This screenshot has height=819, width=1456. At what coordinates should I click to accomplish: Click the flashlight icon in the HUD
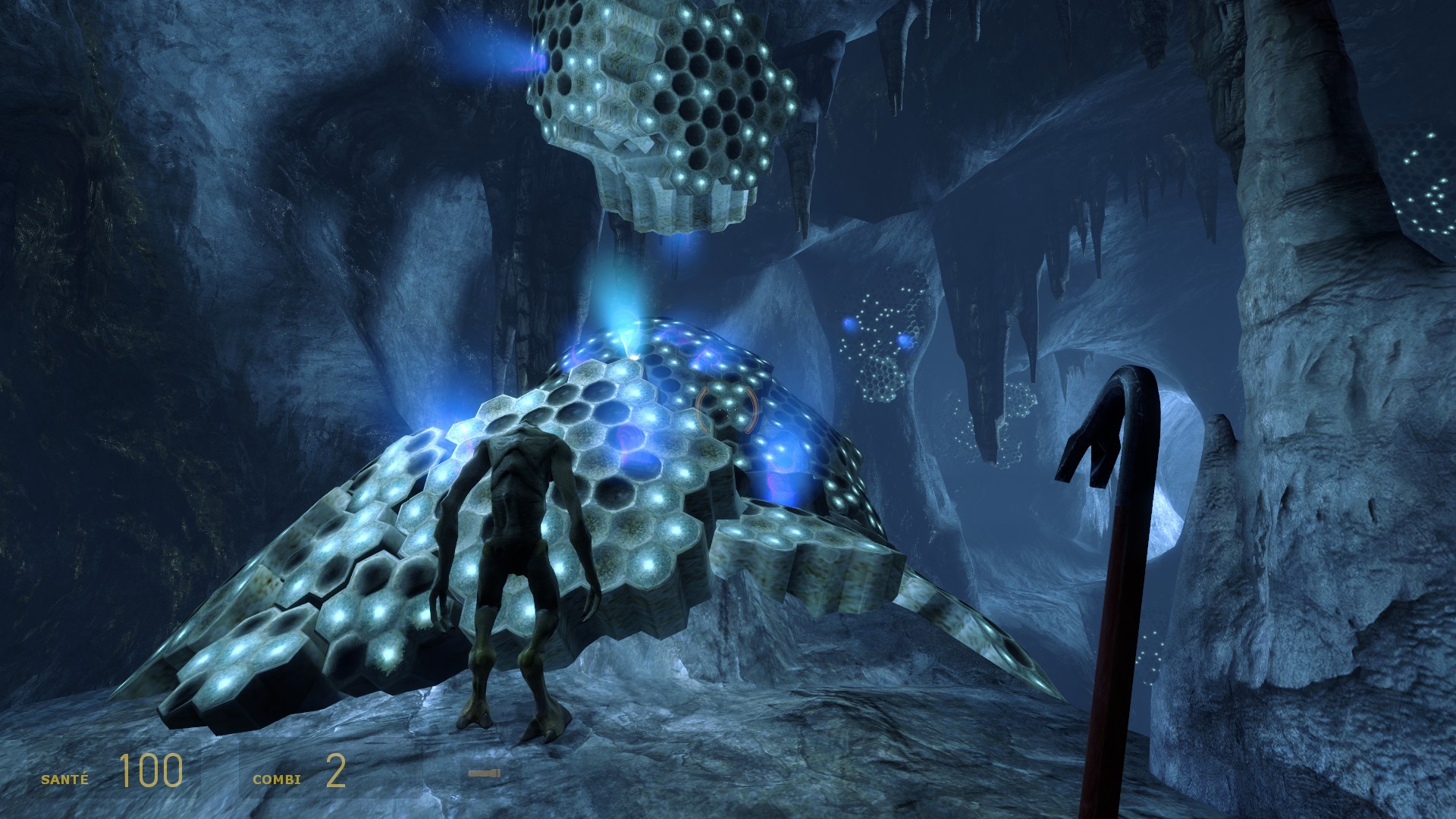(484, 773)
